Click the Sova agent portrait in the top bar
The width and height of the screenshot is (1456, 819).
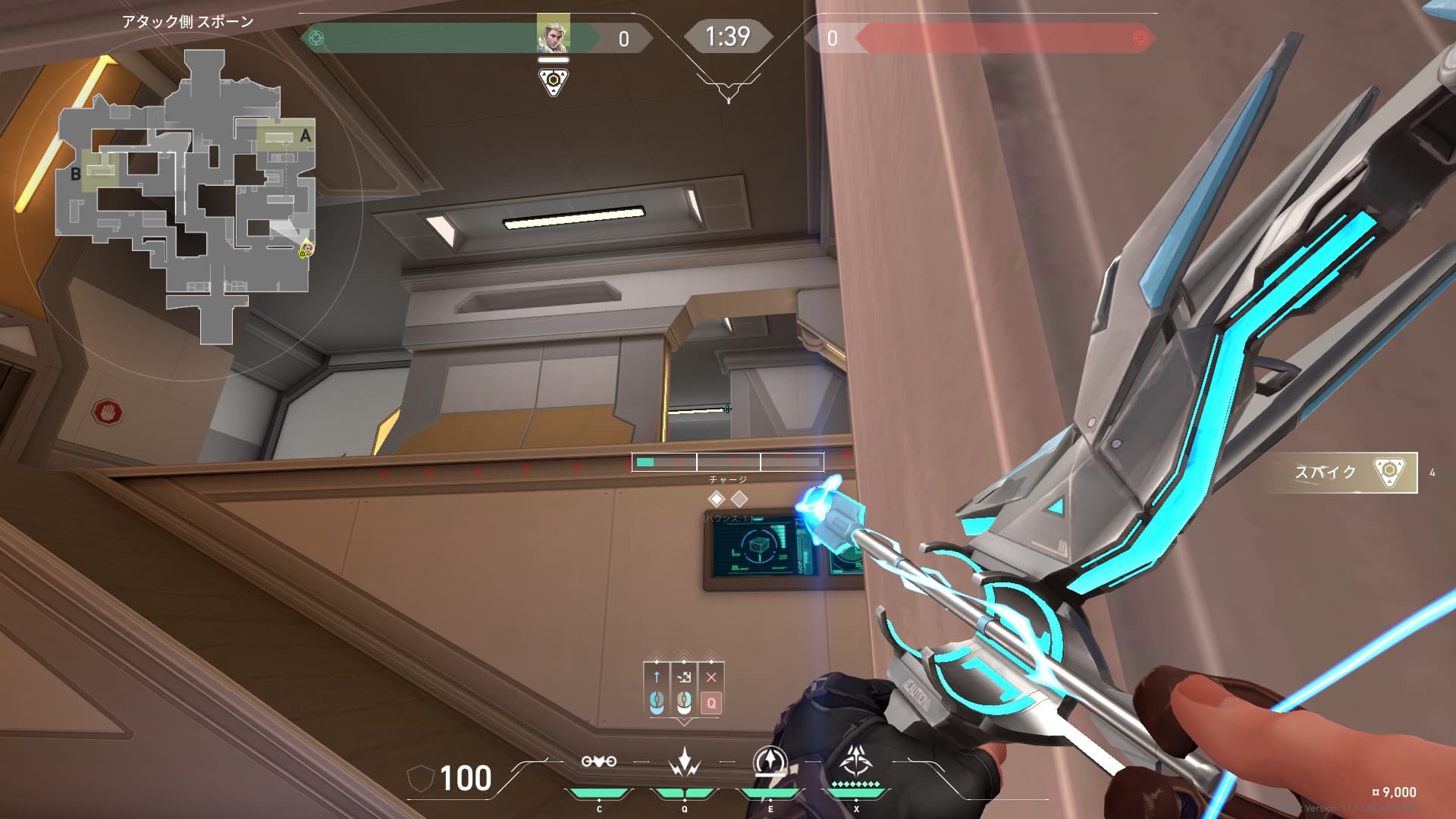pyautogui.click(x=553, y=34)
